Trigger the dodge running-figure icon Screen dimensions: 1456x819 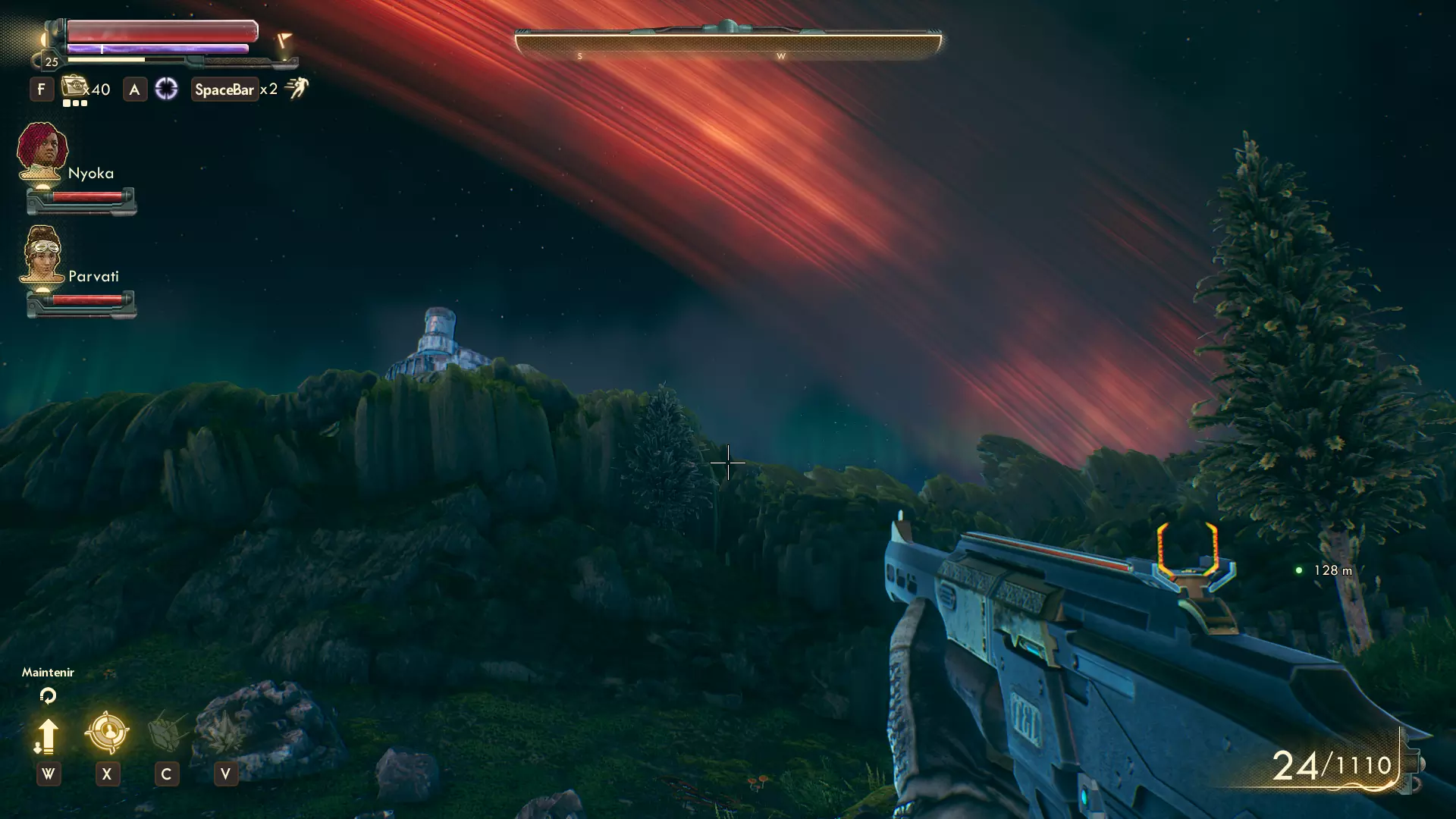[x=297, y=89]
